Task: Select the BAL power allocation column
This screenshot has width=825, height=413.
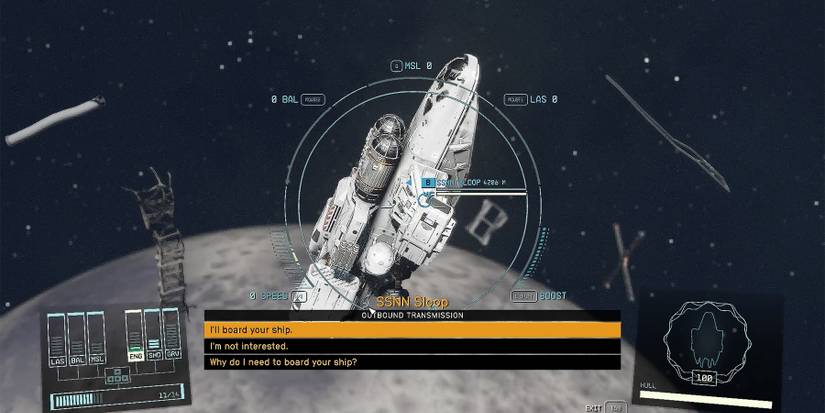Action: [77, 339]
